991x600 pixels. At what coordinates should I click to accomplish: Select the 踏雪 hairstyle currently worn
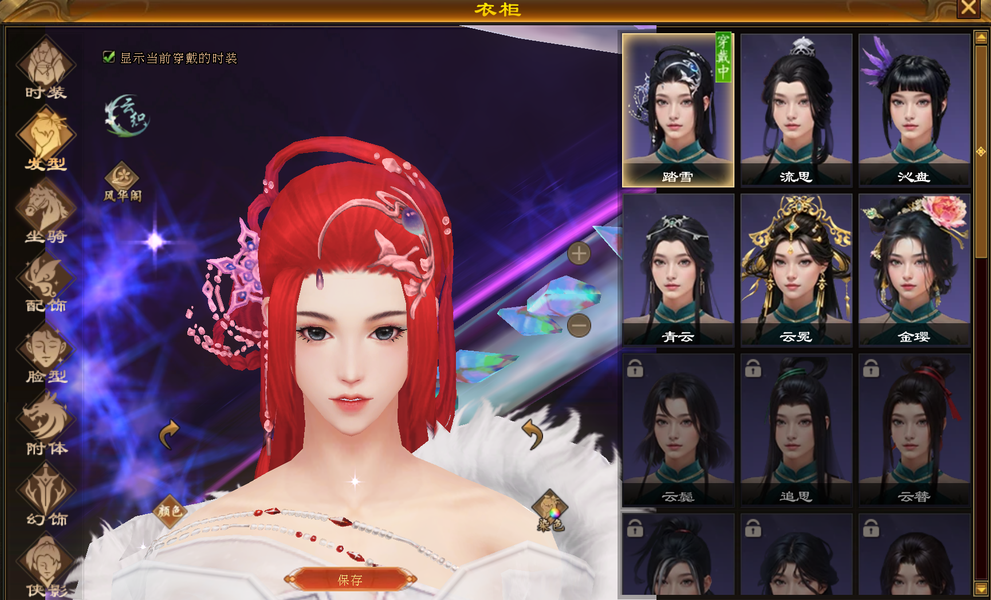pyautogui.click(x=678, y=108)
